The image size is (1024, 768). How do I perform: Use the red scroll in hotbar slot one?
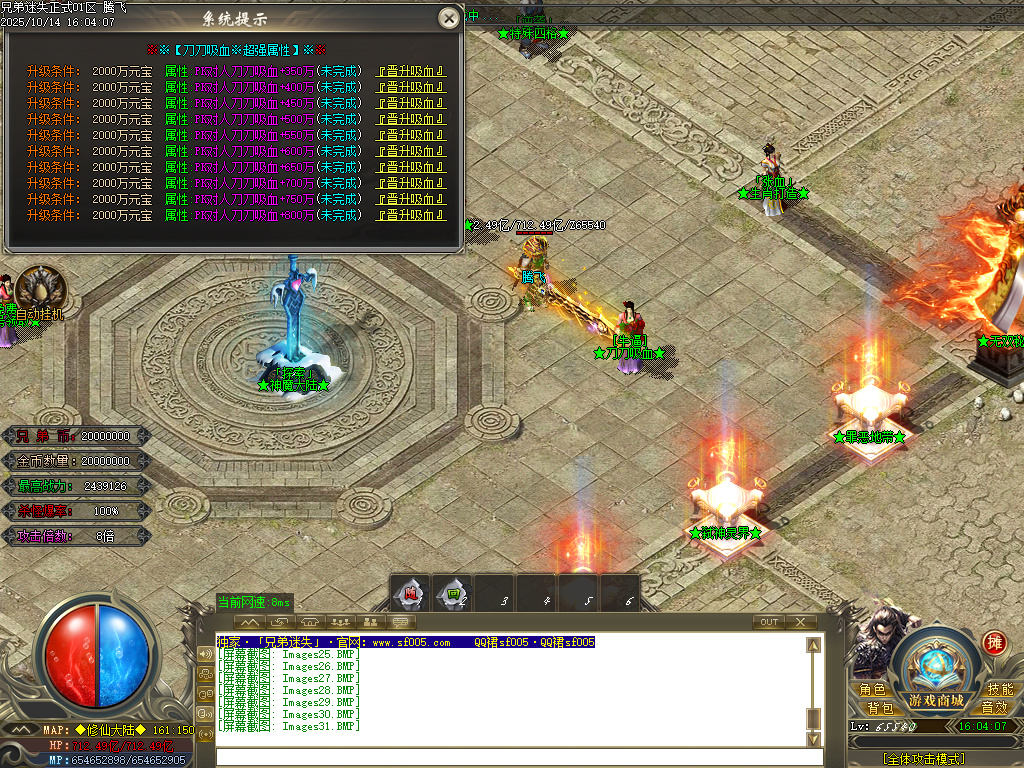point(409,594)
